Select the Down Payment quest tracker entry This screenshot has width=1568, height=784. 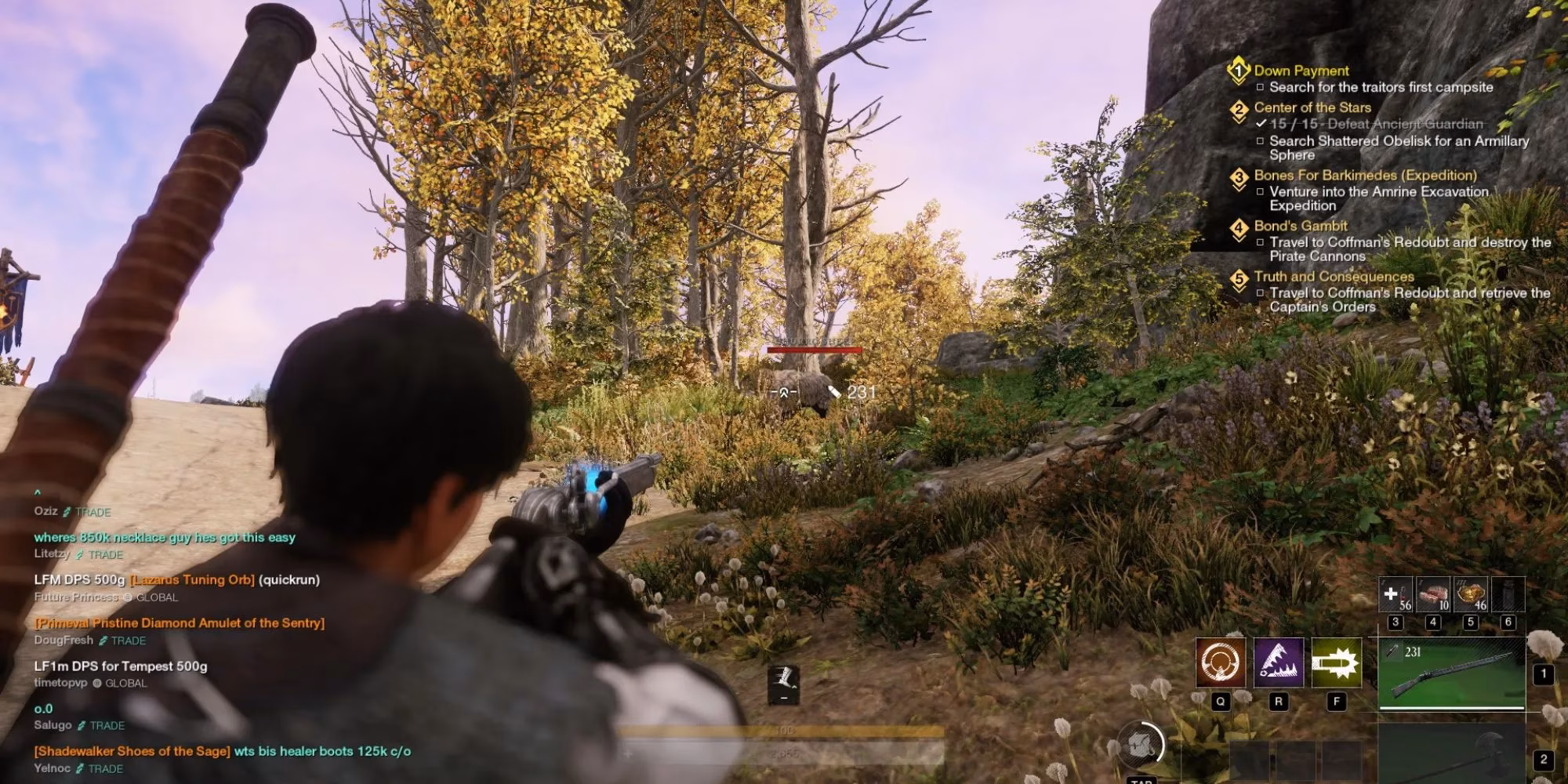(x=1301, y=71)
